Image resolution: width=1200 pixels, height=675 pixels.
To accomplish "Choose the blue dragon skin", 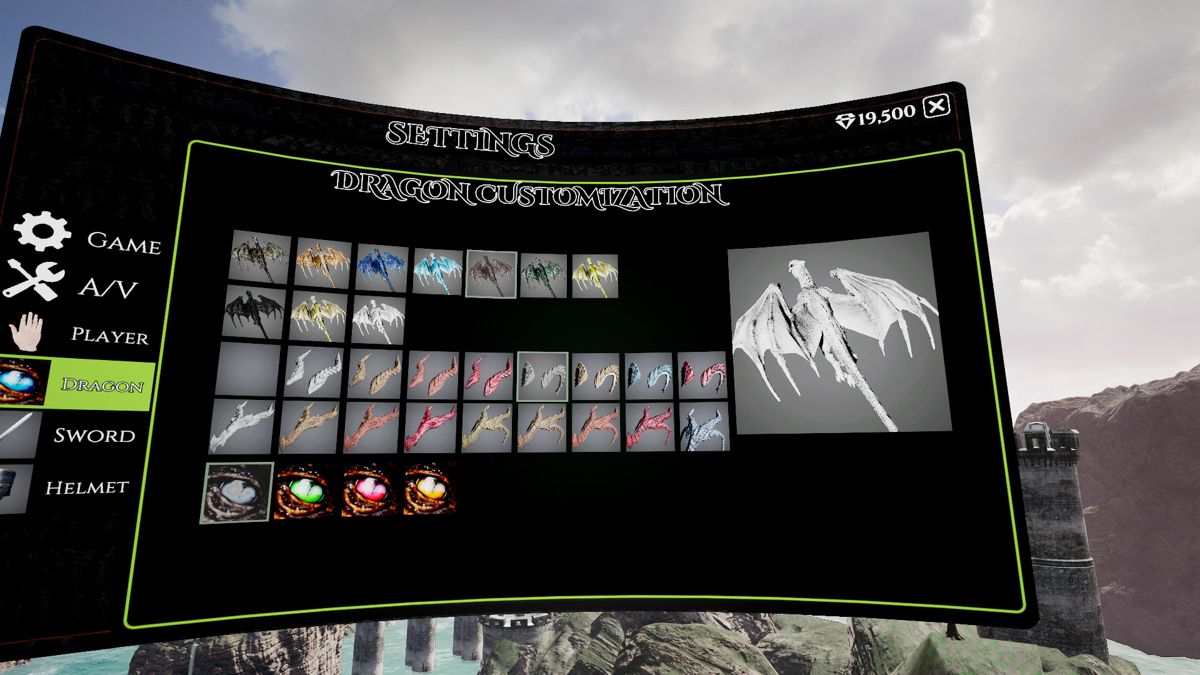I will tap(382, 268).
